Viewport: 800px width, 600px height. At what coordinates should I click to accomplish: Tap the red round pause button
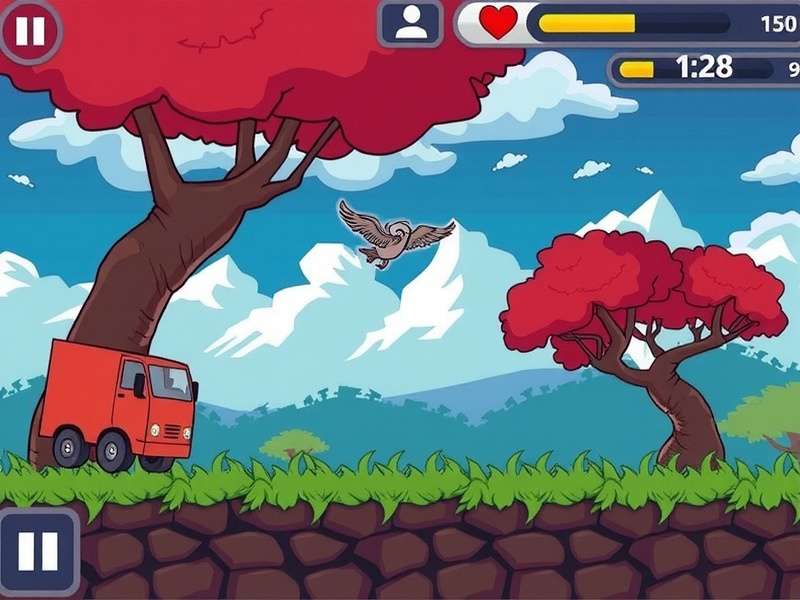pos(29,31)
